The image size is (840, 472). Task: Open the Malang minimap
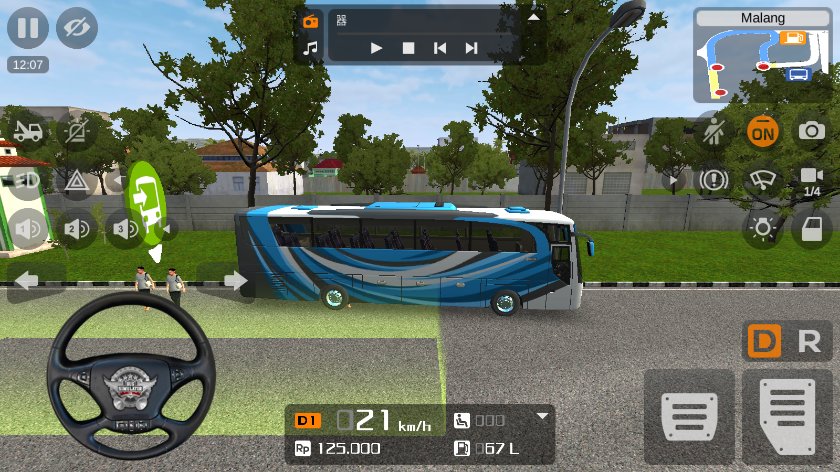(x=763, y=56)
